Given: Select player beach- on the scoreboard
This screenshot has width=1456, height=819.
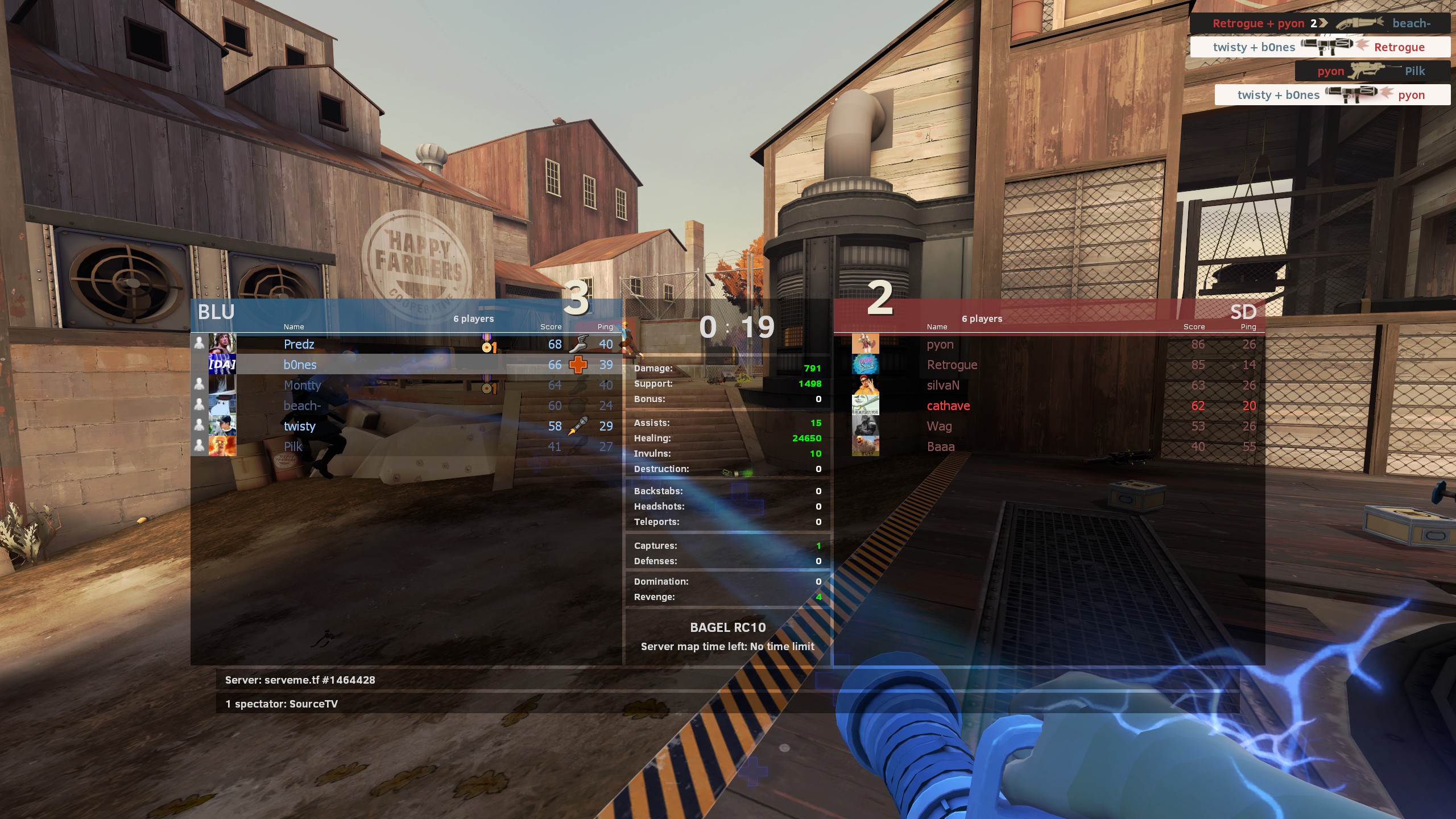Looking at the screenshot, I should tap(303, 406).
